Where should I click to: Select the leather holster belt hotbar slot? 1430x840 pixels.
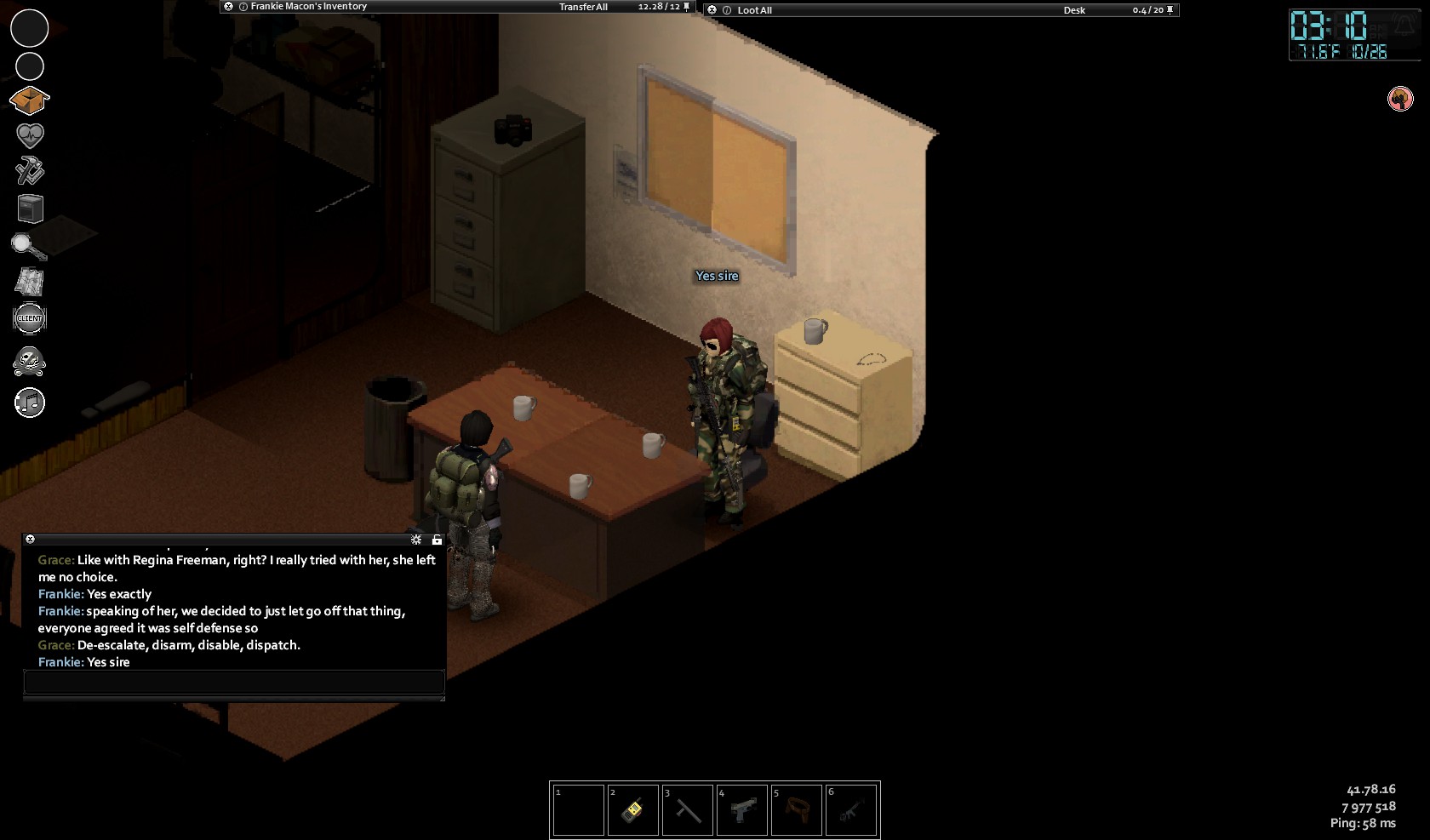[796, 809]
